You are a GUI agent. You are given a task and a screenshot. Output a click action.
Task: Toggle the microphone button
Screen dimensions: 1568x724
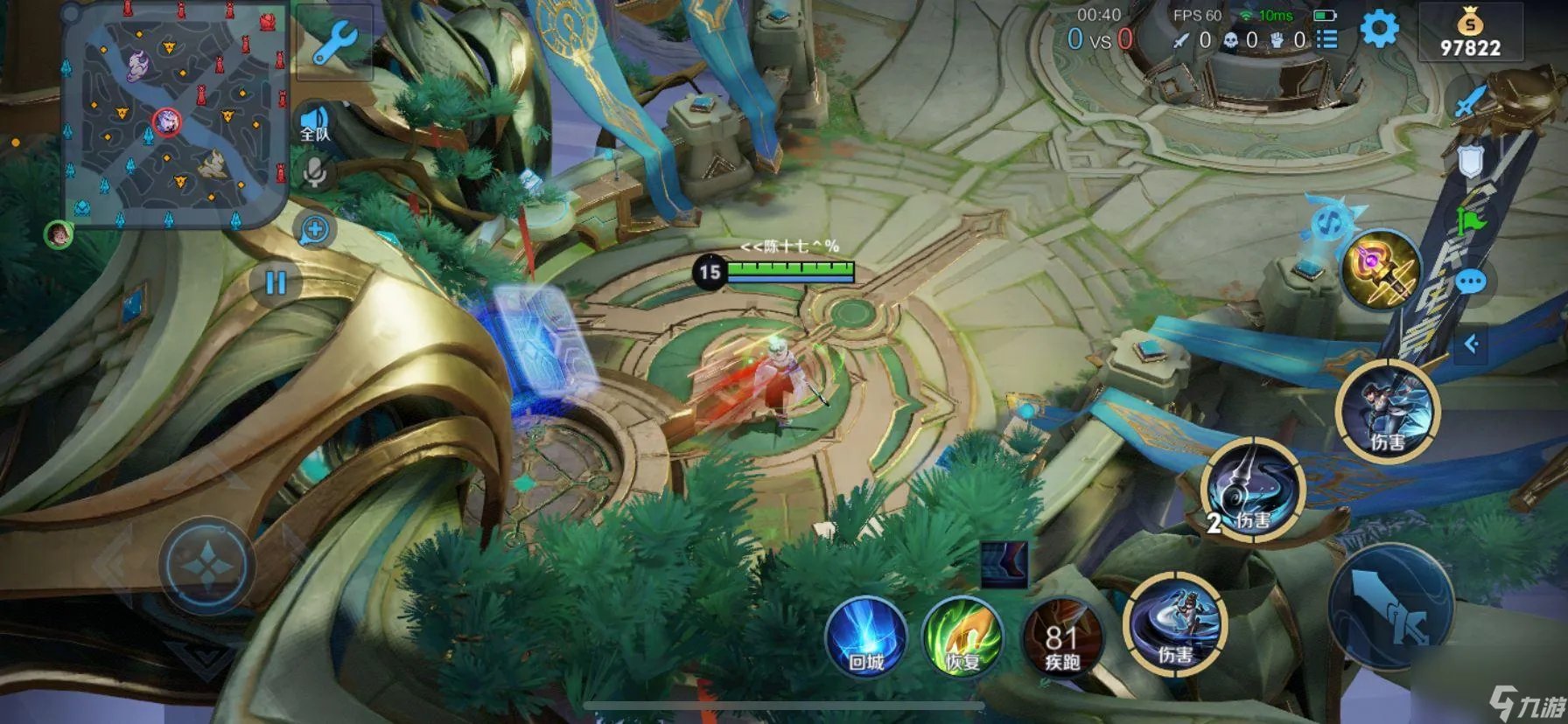[x=315, y=171]
